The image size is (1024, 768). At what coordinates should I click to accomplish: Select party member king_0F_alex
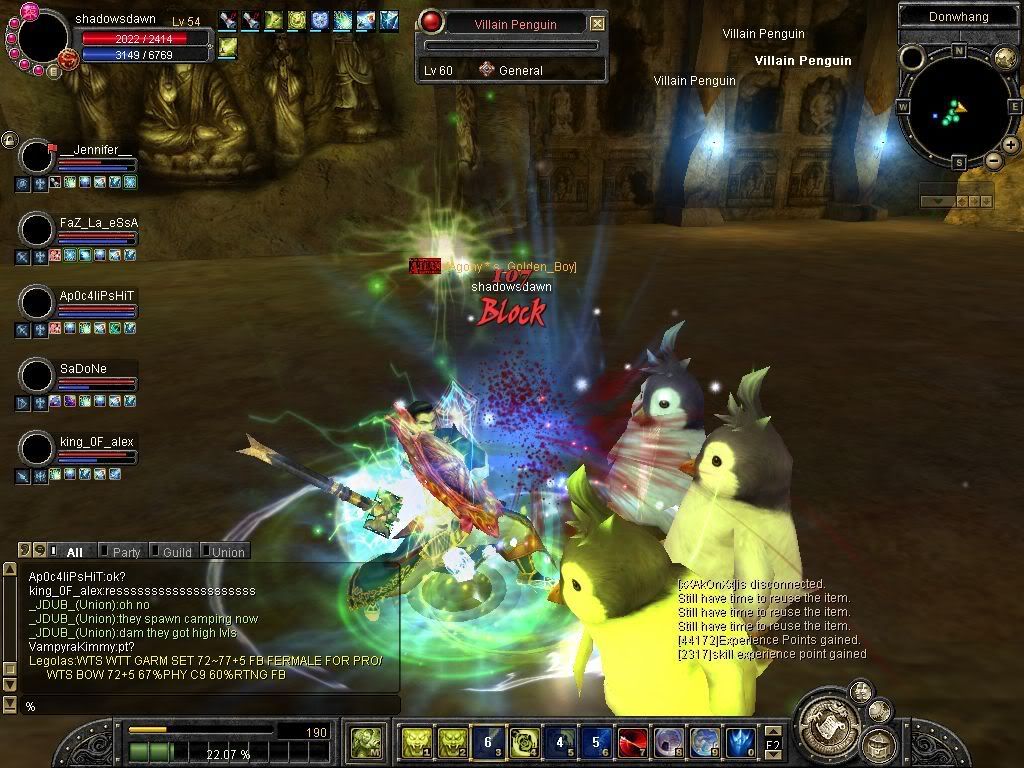(96, 442)
